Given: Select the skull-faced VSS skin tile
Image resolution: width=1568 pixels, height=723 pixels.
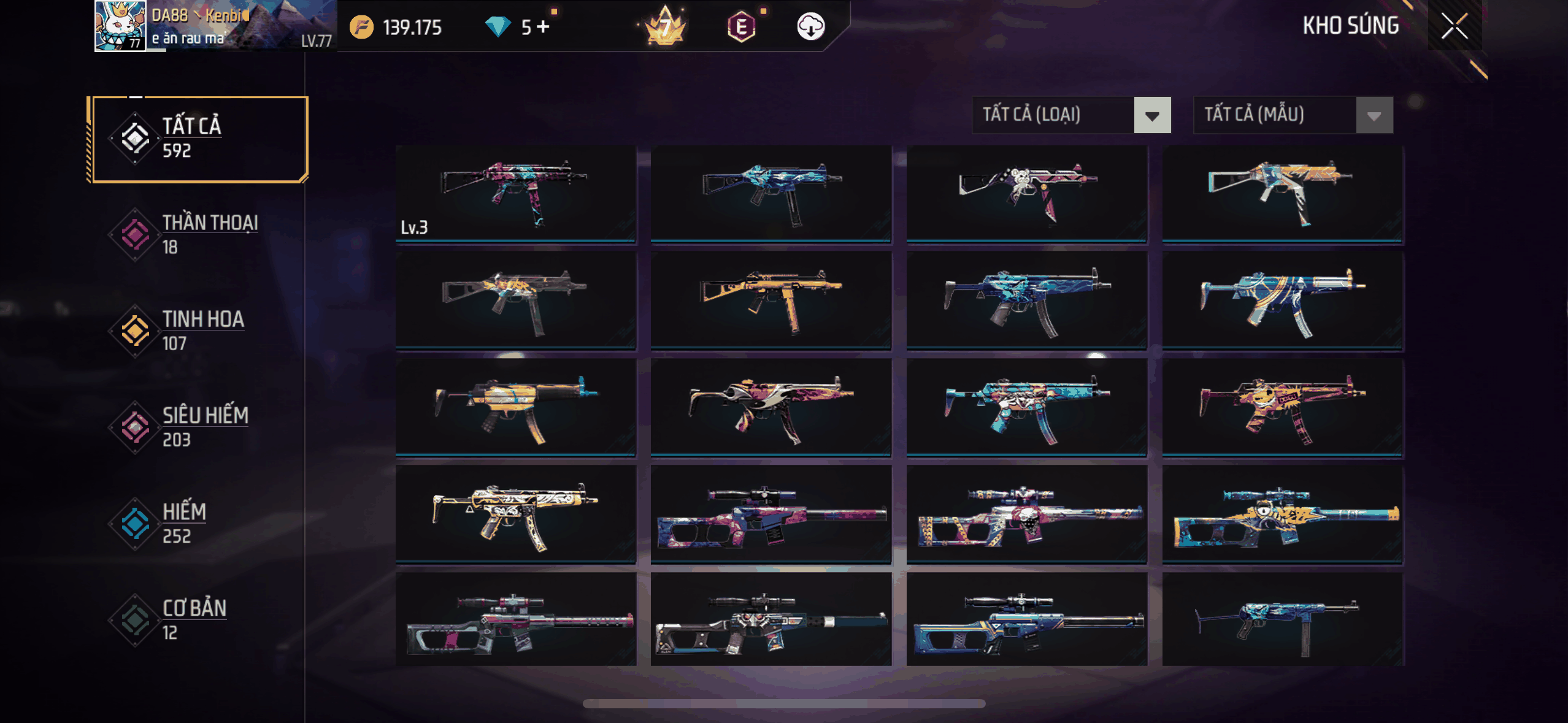Looking at the screenshot, I should [x=1026, y=514].
